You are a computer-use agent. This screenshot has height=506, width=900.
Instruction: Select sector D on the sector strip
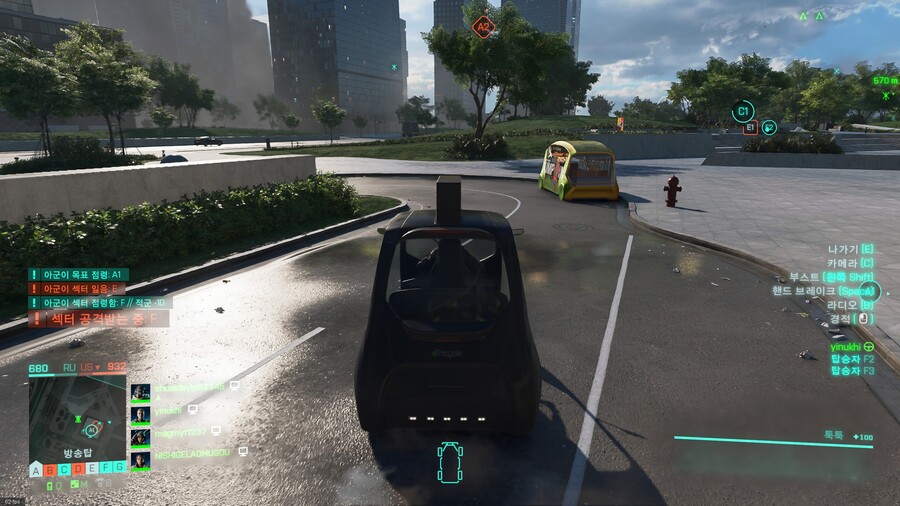coord(78,468)
